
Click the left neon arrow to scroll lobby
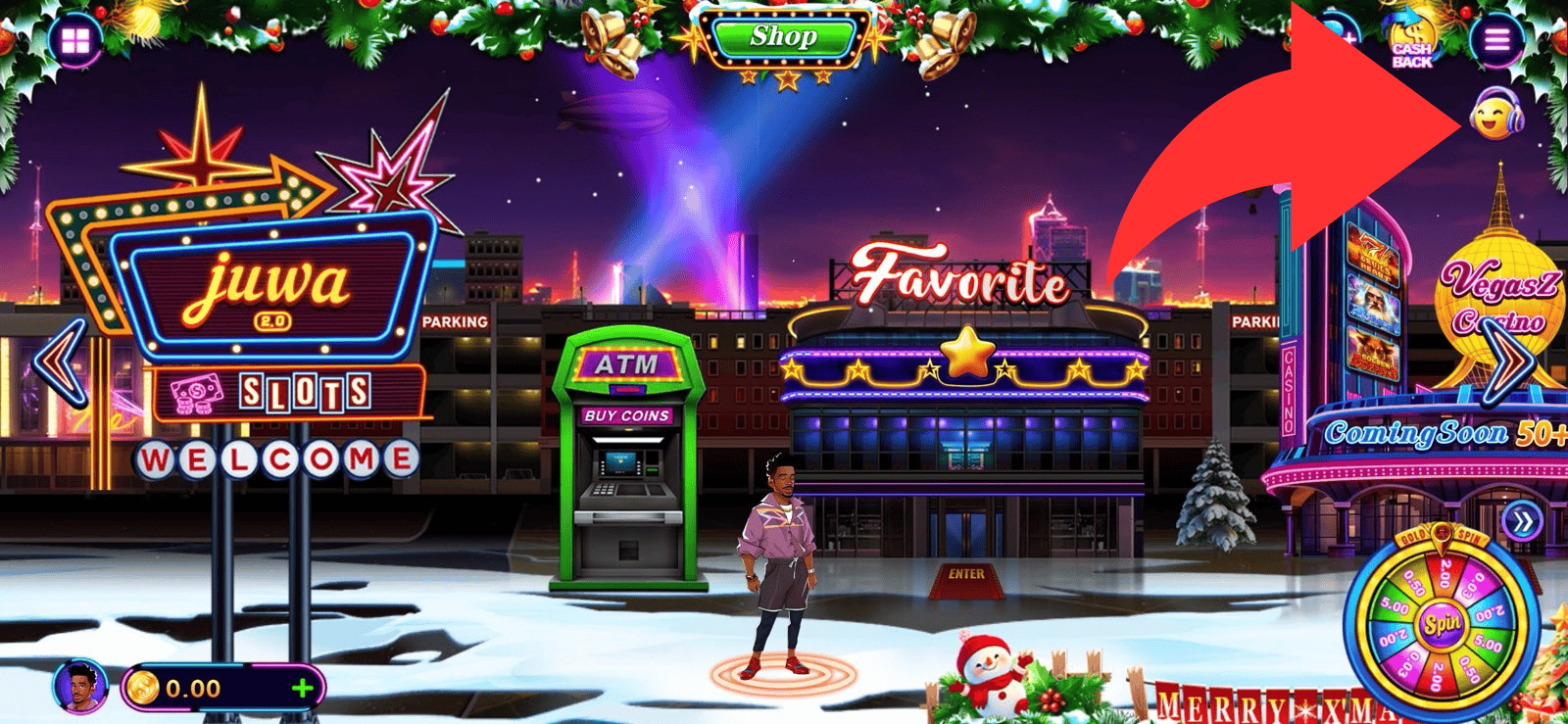(x=61, y=362)
